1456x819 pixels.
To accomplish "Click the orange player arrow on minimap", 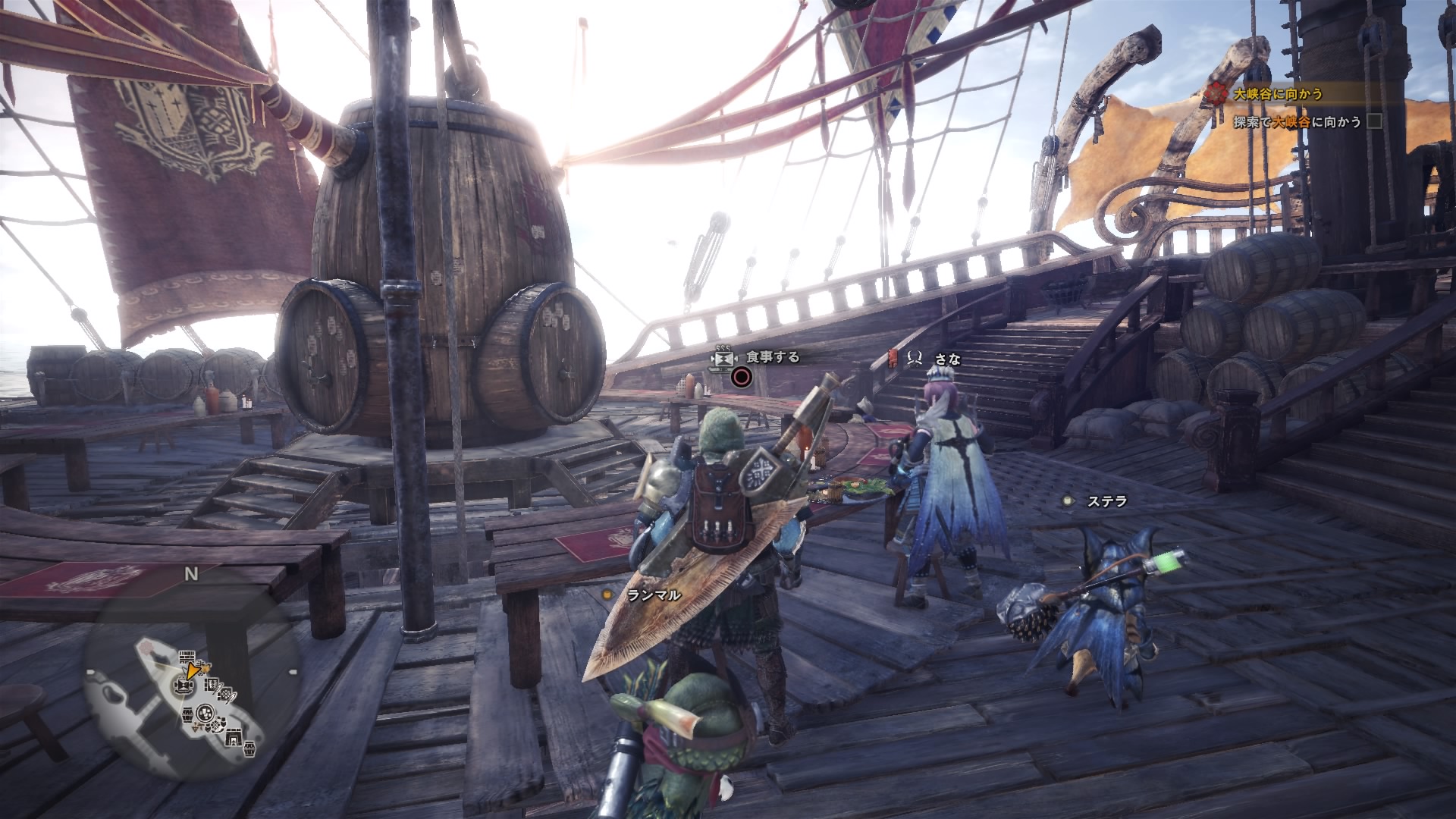I will point(193,670).
